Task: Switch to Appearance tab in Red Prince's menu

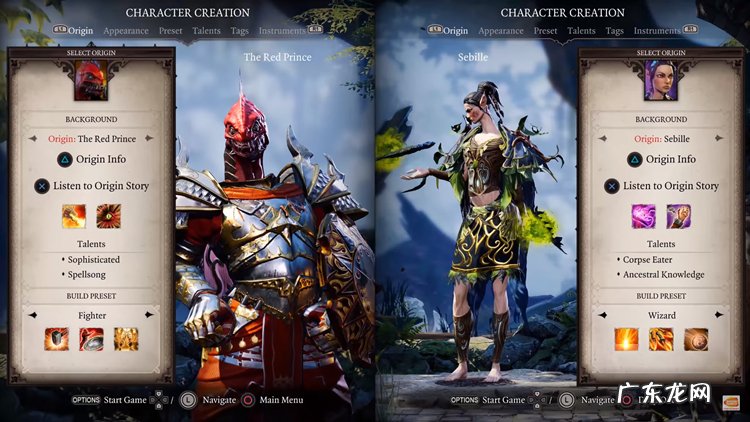Action: pyautogui.click(x=125, y=31)
